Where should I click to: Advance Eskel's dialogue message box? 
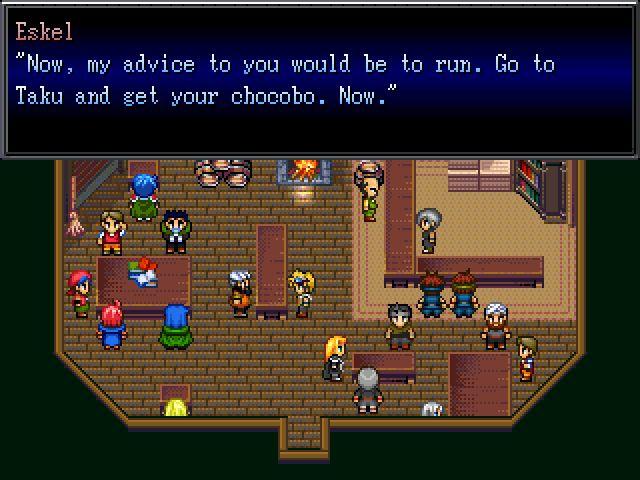pyautogui.click(x=320, y=80)
